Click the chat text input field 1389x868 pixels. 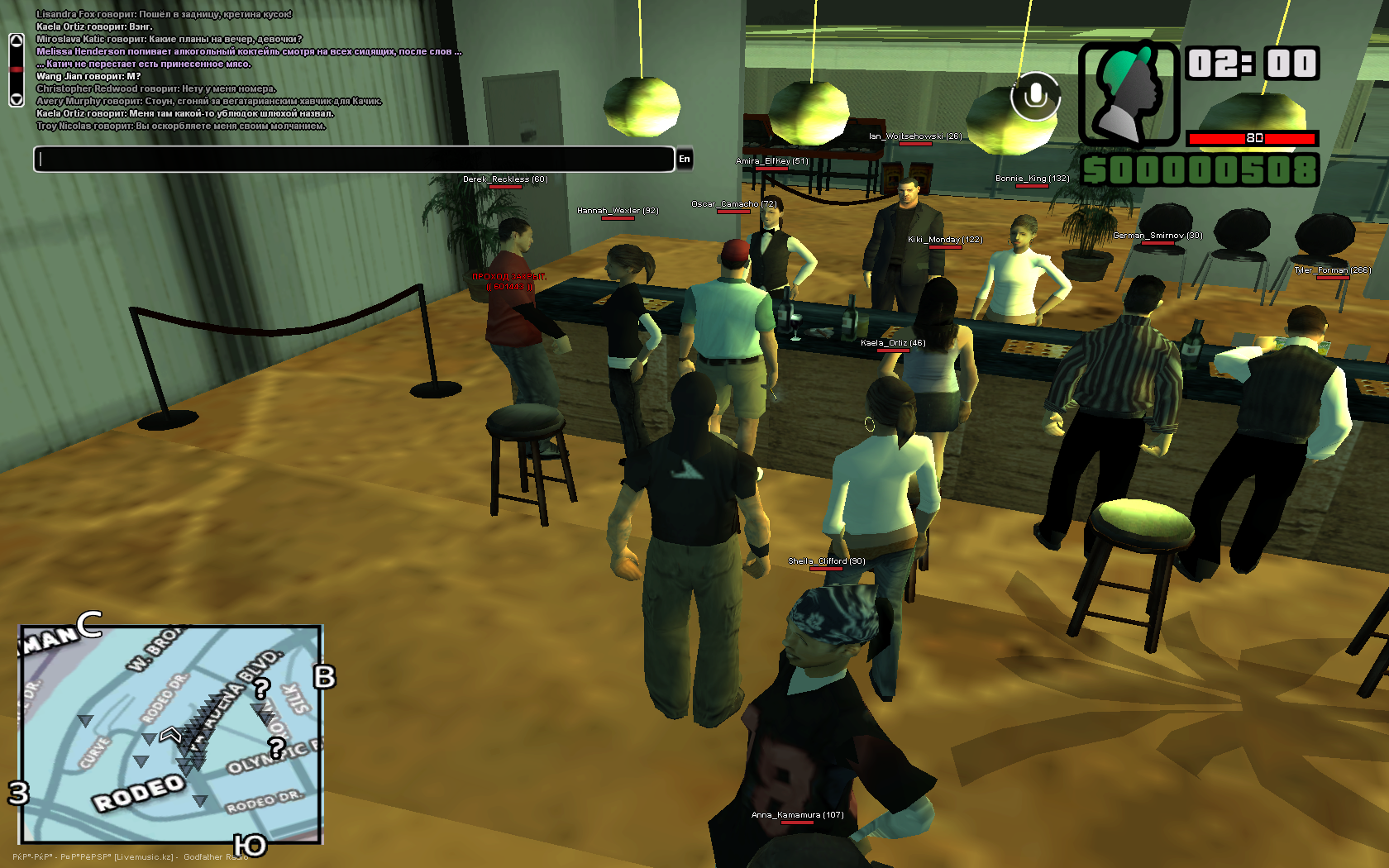point(354,160)
